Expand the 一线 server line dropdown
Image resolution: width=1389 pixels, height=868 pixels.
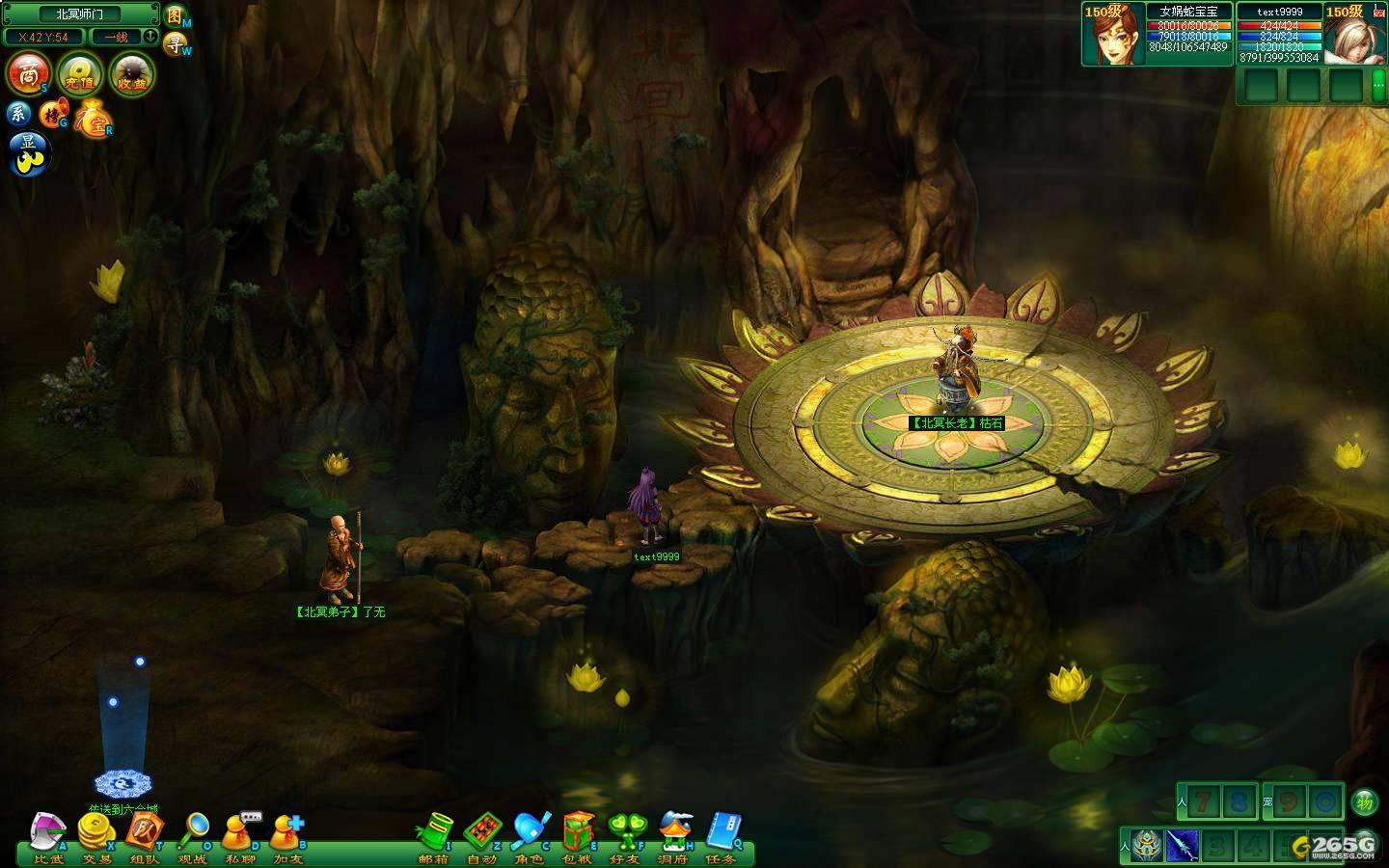coord(150,37)
